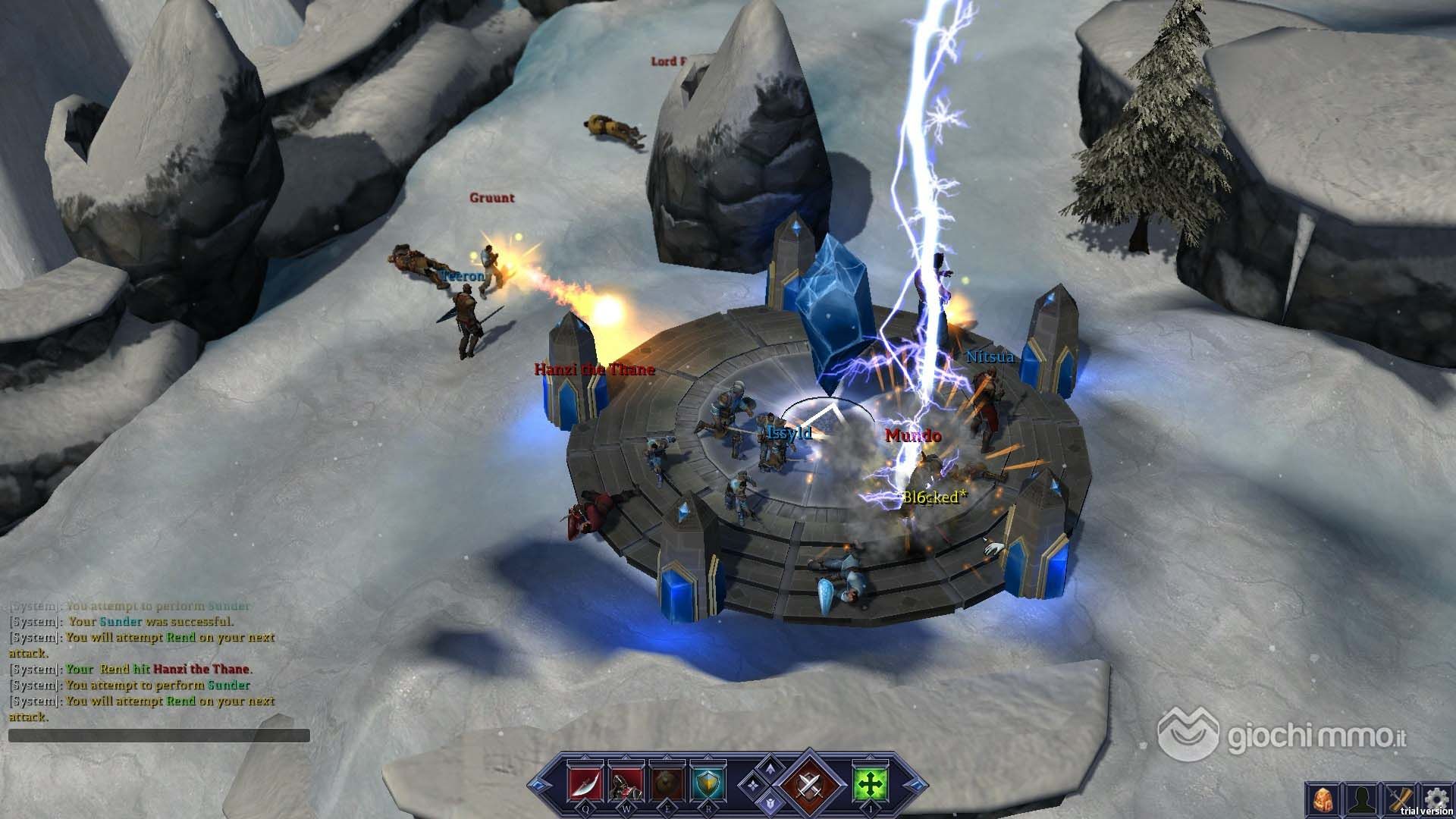Trigger the dimmed round shield ability
The width and height of the screenshot is (1456, 819).
pyautogui.click(x=668, y=783)
